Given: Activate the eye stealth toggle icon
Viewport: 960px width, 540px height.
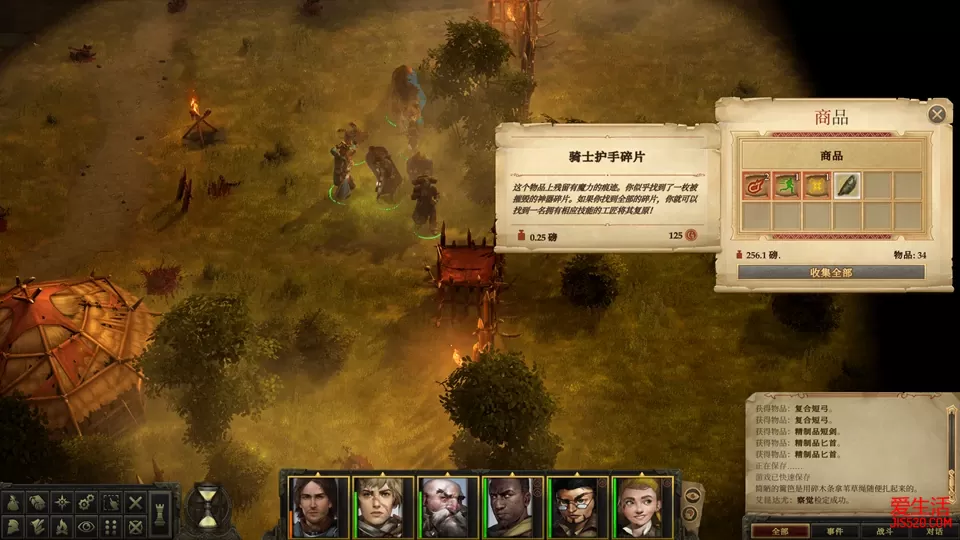Looking at the screenshot, I should click(x=87, y=525).
